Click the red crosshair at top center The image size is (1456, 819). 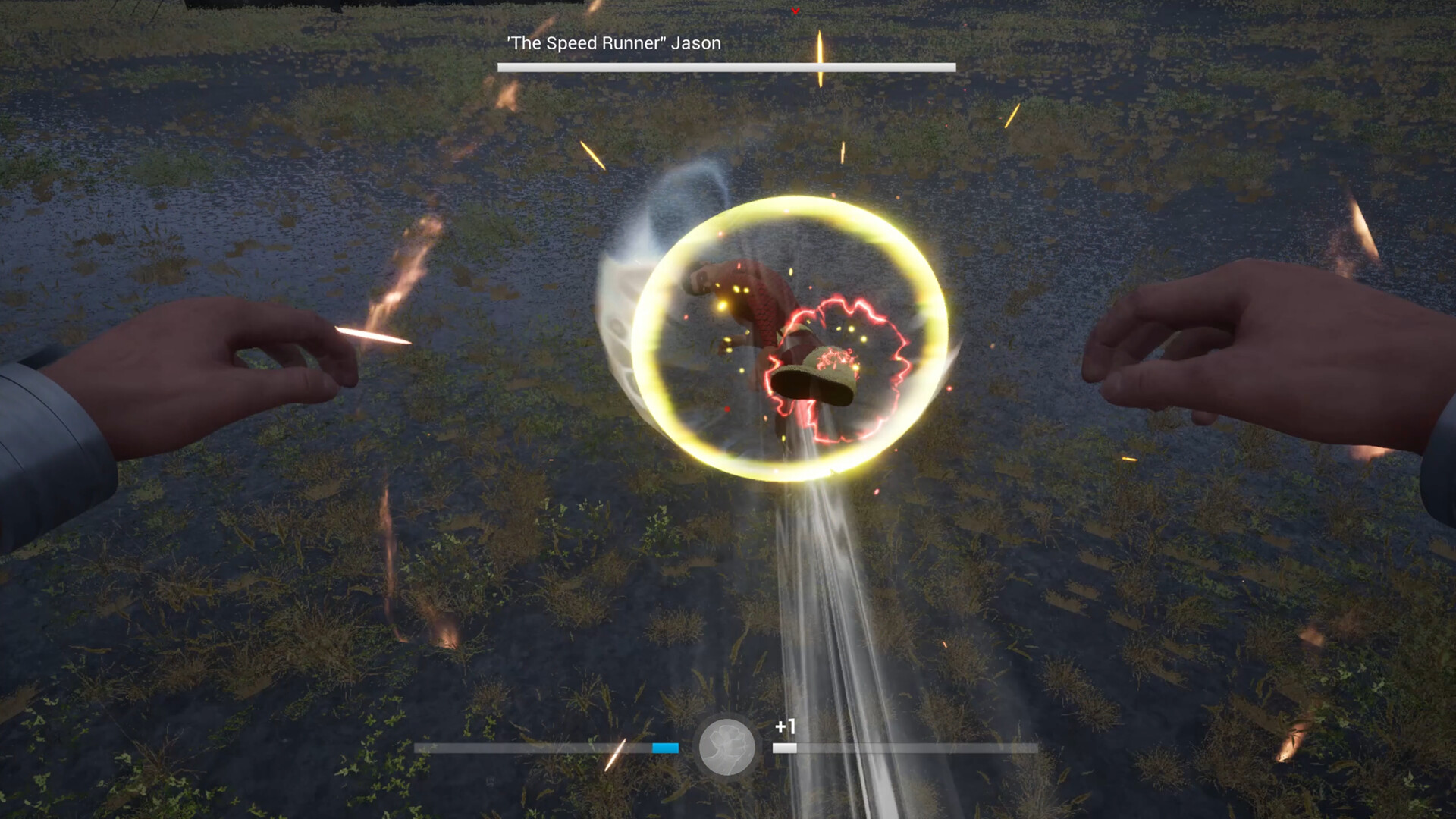pyautogui.click(x=795, y=11)
